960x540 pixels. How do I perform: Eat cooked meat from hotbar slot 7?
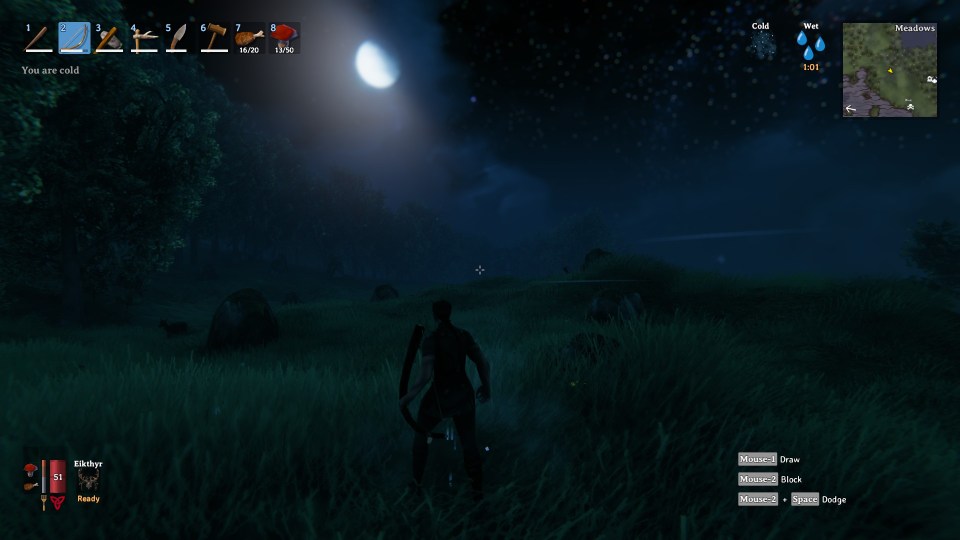(249, 38)
